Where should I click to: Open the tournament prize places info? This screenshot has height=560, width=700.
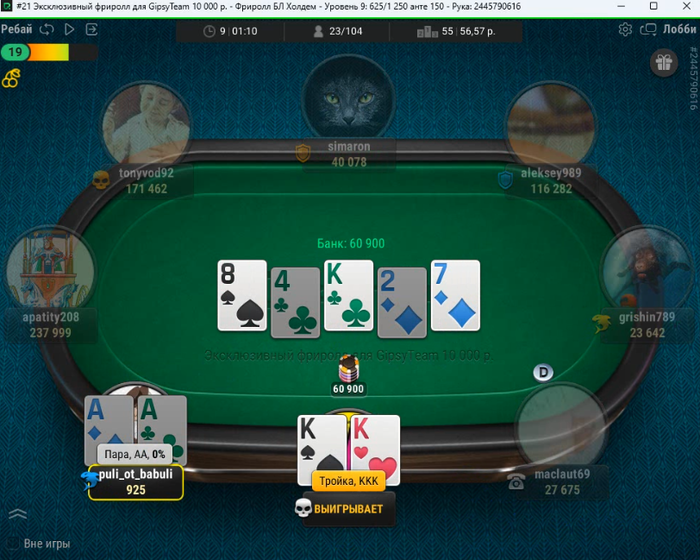tap(456, 31)
